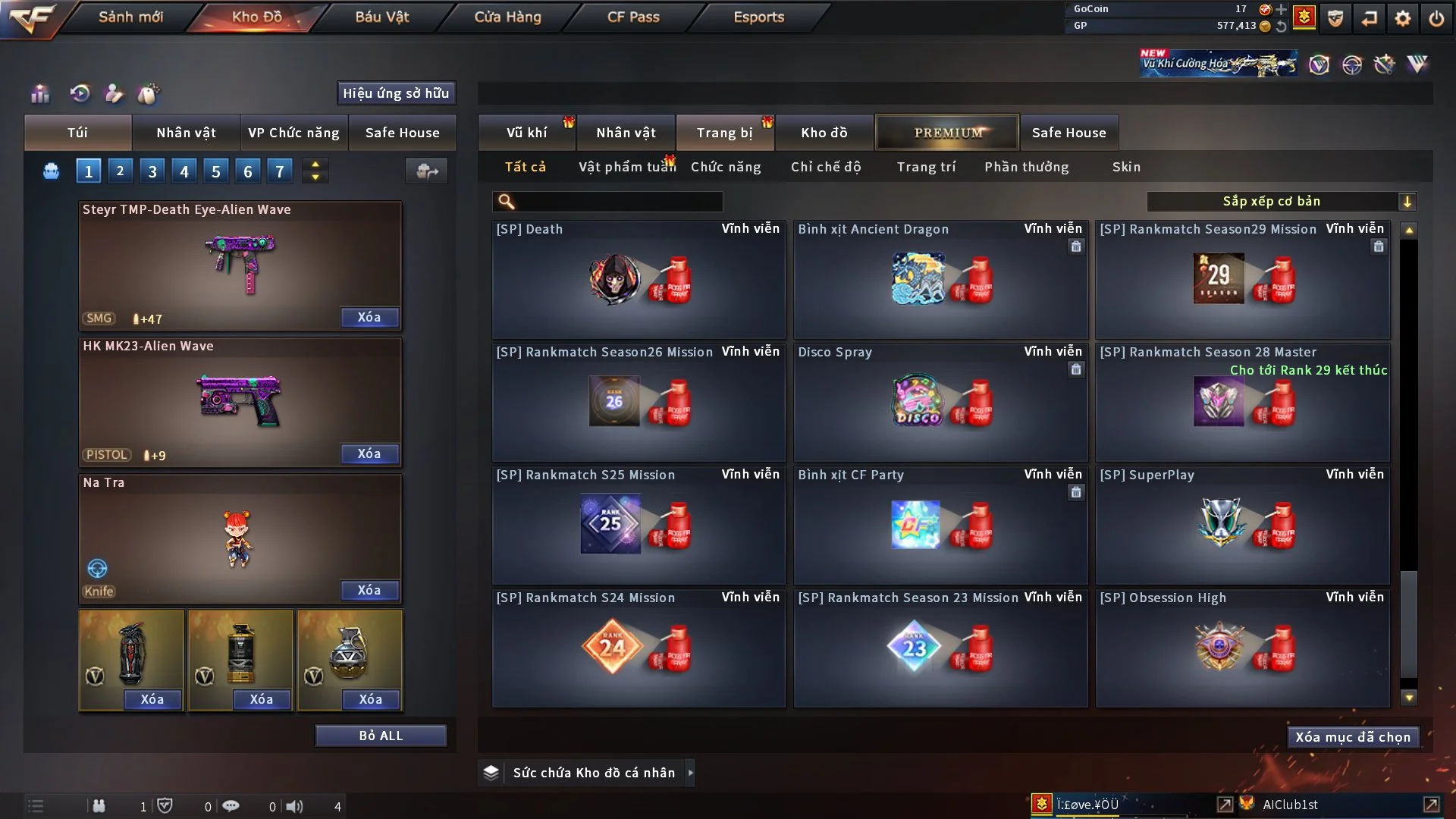
Task: Remove the Na Tra knife item
Action: [369, 590]
